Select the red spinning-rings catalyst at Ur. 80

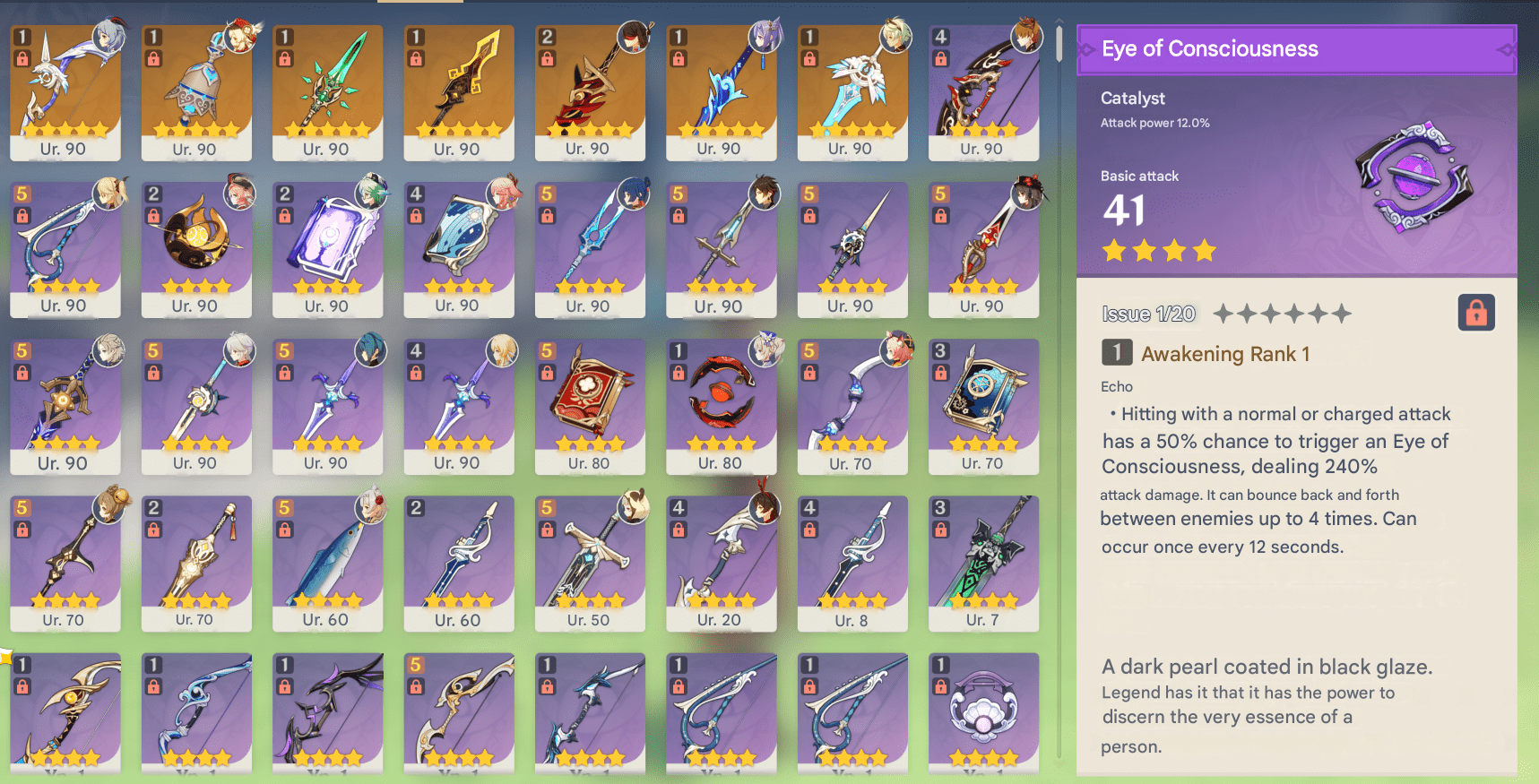pyautogui.click(x=721, y=408)
